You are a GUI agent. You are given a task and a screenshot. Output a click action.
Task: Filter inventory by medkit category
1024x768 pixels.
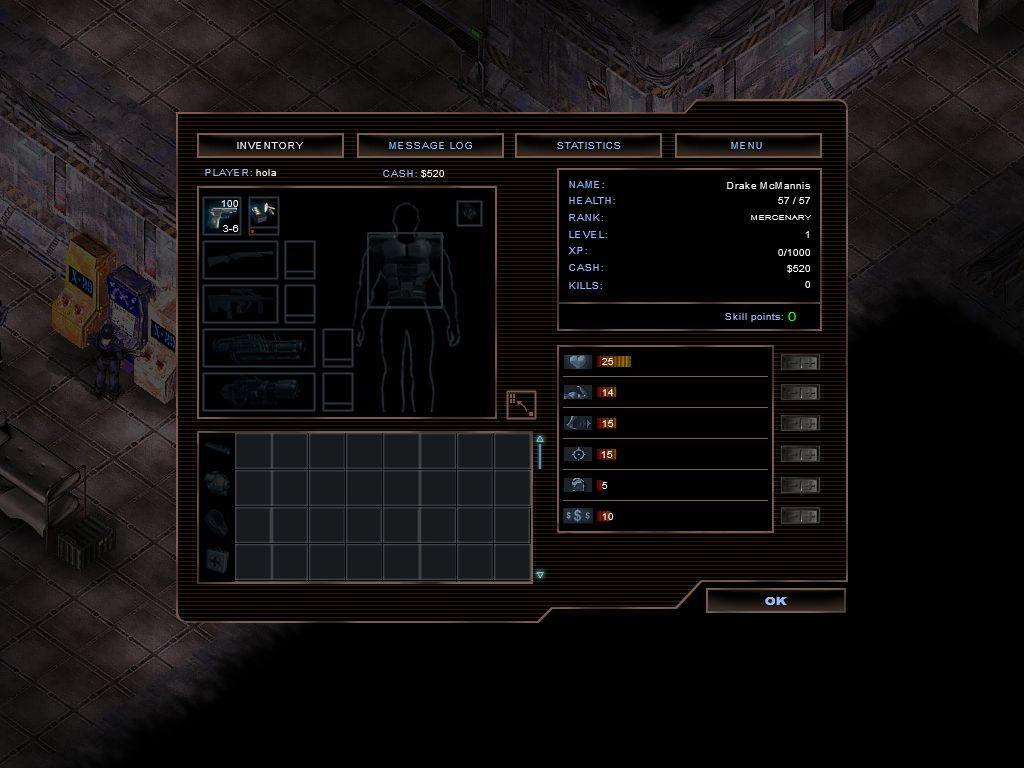(x=217, y=560)
